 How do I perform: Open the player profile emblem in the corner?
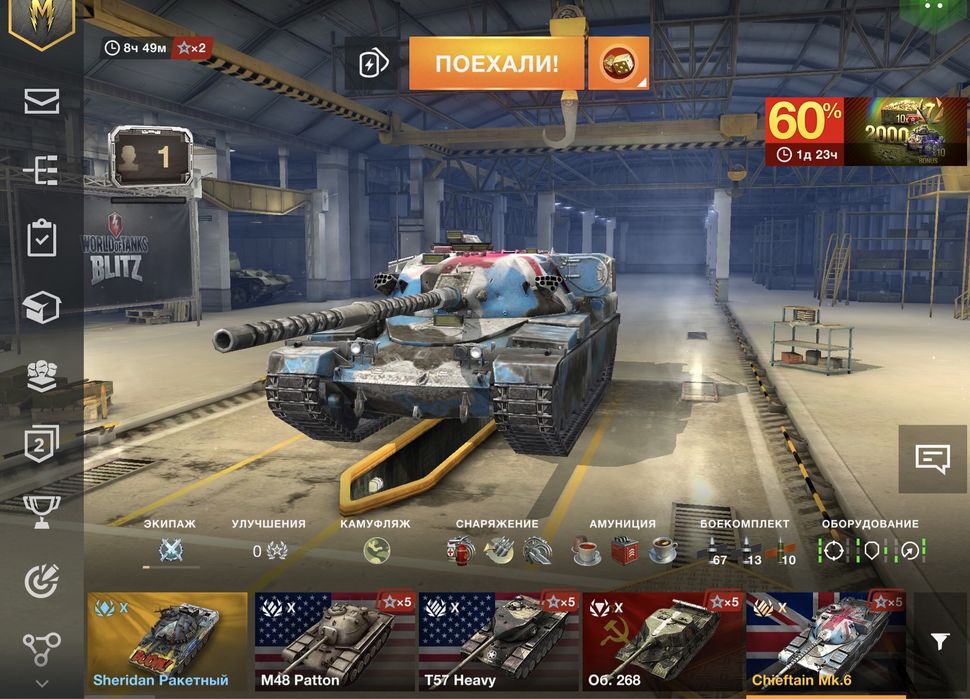(x=41, y=20)
